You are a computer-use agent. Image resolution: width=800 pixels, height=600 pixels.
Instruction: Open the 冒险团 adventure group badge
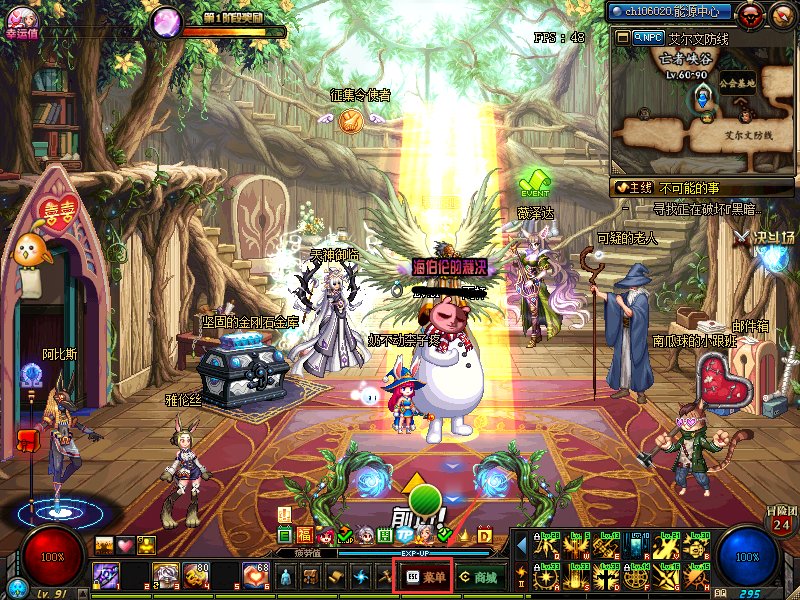tap(781, 518)
